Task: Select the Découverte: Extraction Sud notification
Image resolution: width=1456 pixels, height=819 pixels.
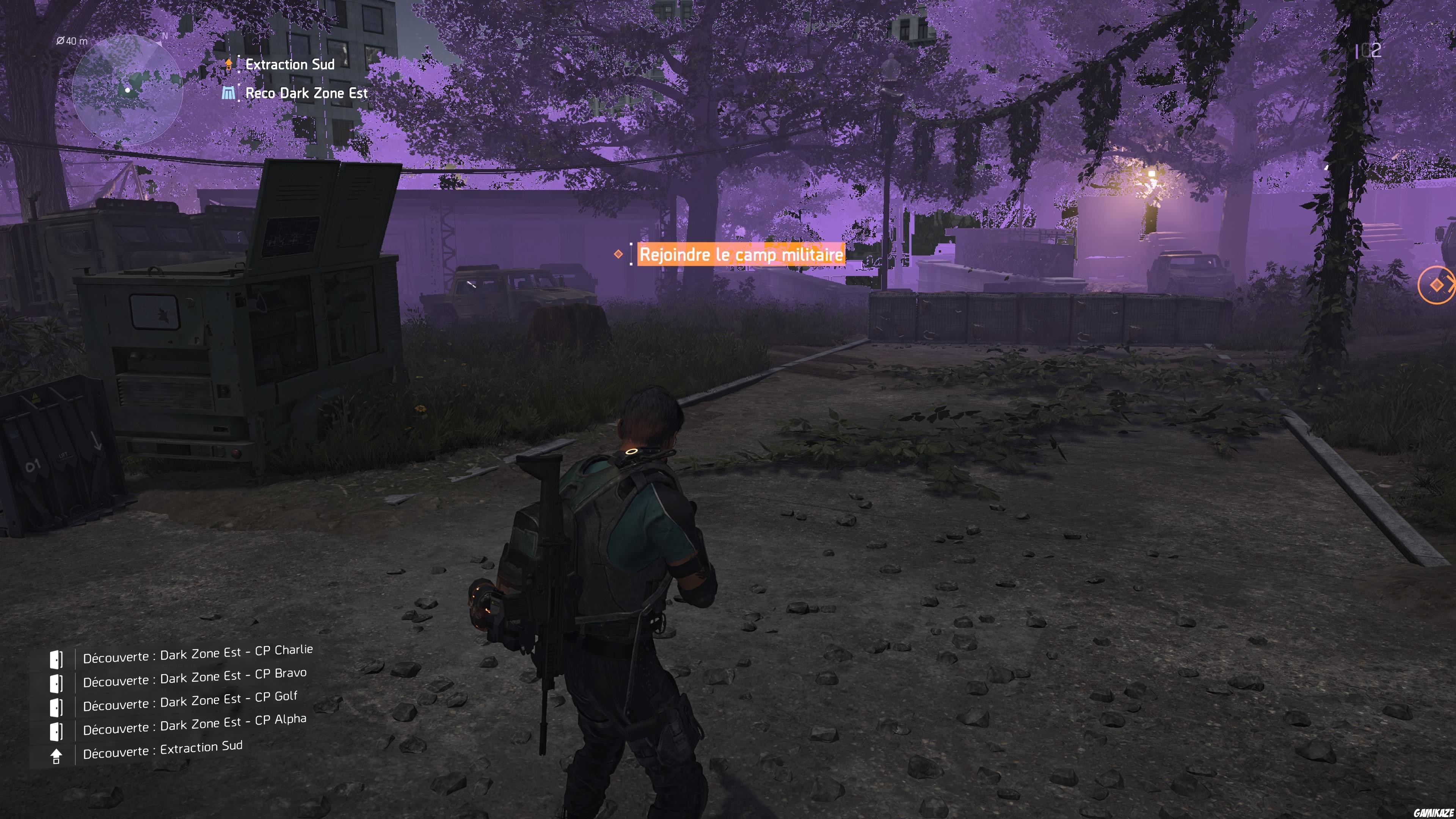Action: tap(163, 752)
